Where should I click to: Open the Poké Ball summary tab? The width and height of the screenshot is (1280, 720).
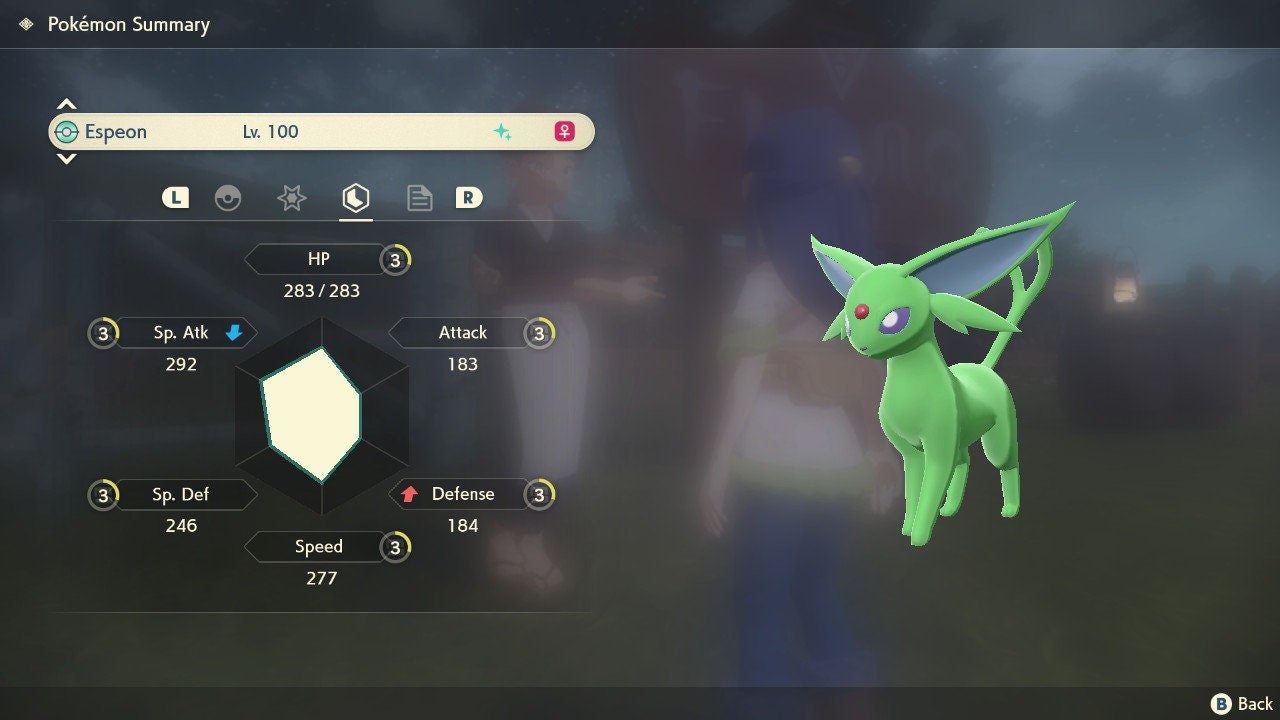(x=228, y=198)
